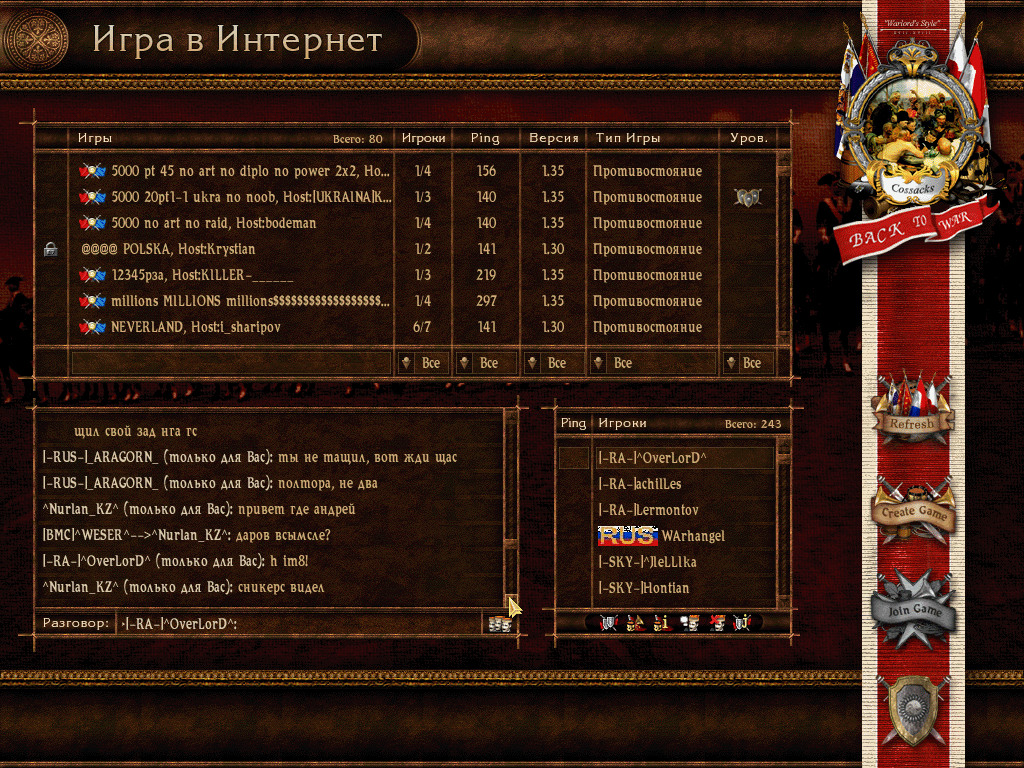The width and height of the screenshot is (1024, 768).
Task: Open the version filter dropdown
Action: pos(553,363)
